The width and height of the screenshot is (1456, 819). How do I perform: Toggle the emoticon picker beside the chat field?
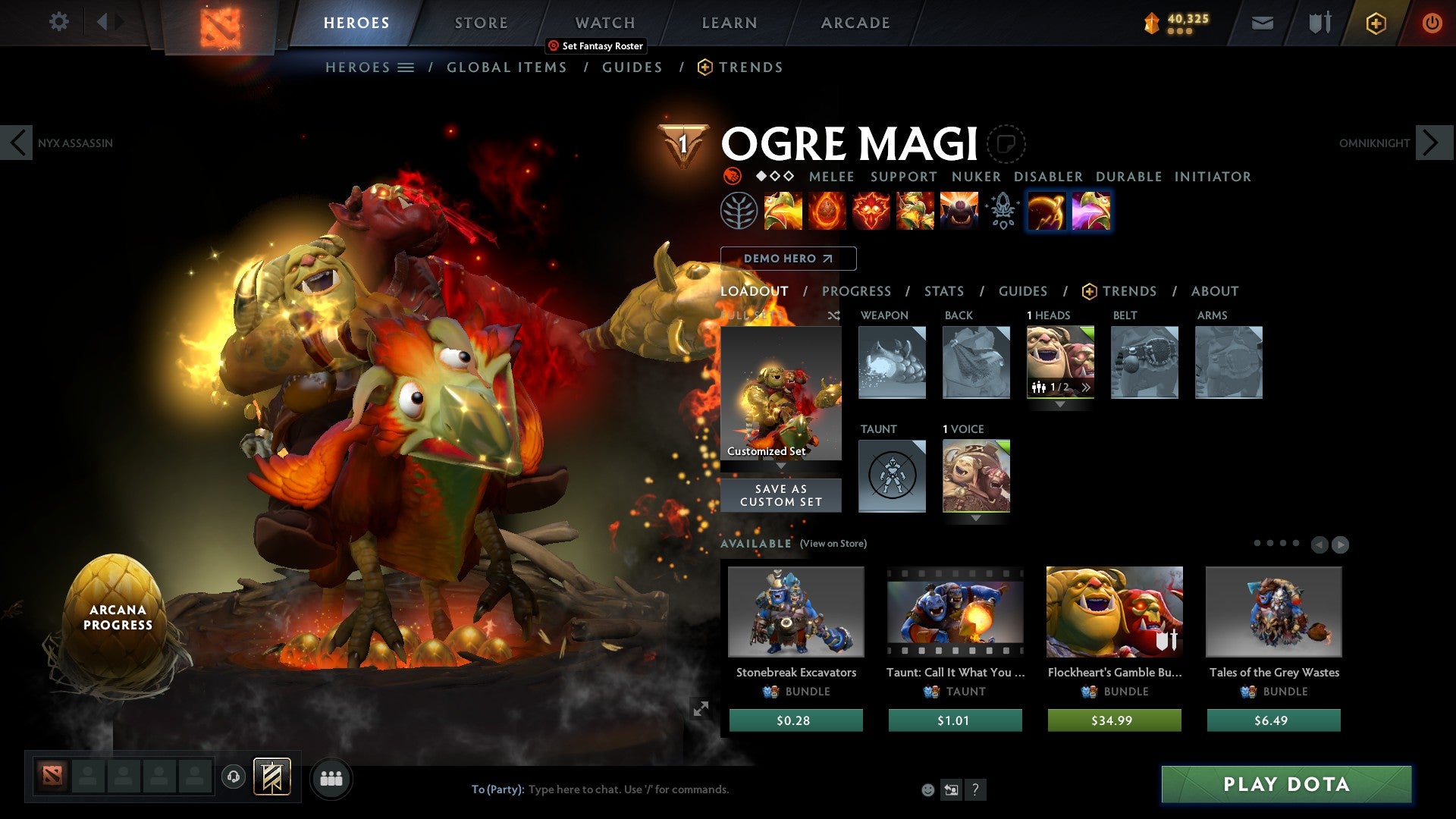926,789
